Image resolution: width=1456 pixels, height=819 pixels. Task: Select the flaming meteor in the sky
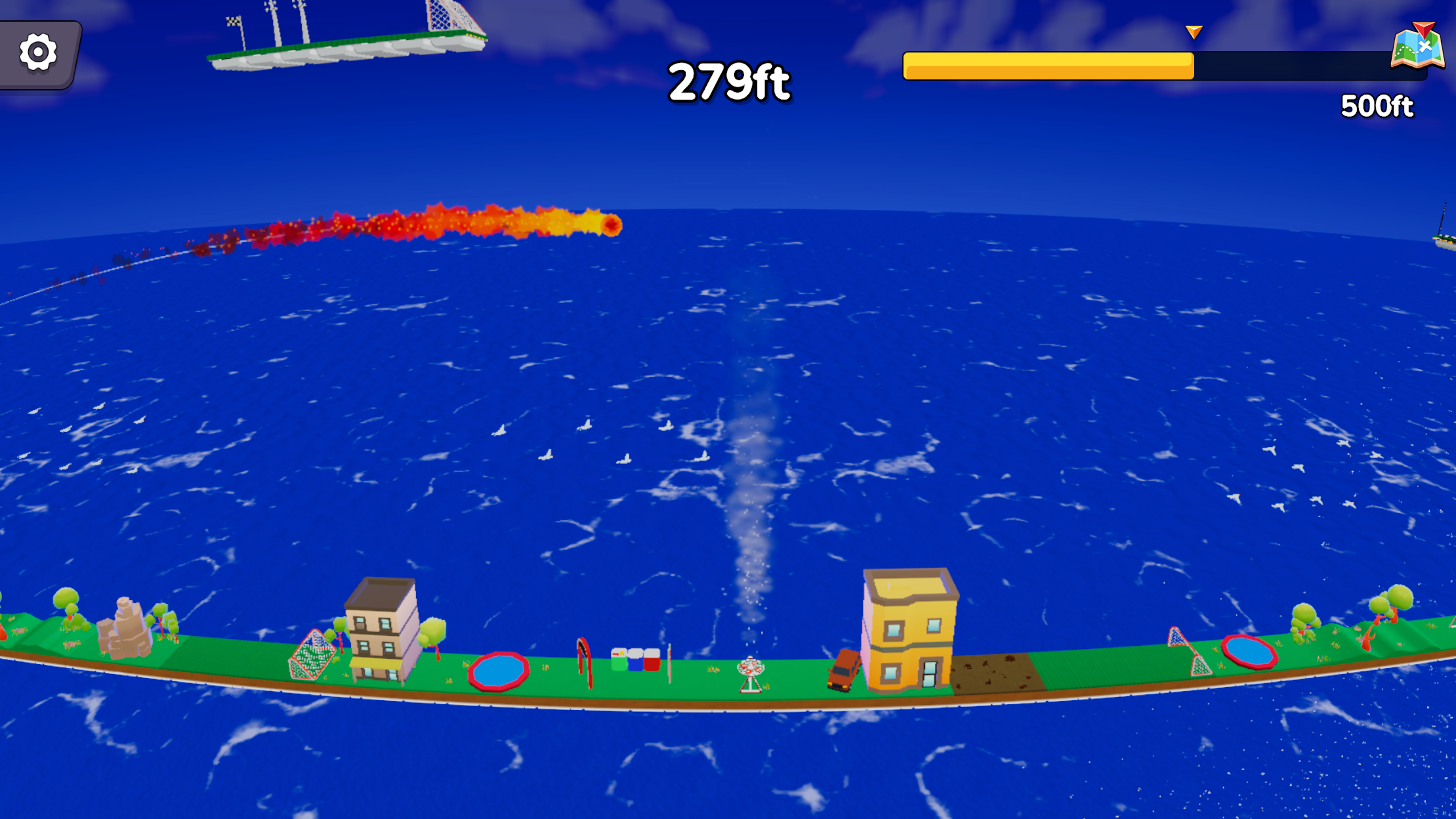tap(612, 225)
